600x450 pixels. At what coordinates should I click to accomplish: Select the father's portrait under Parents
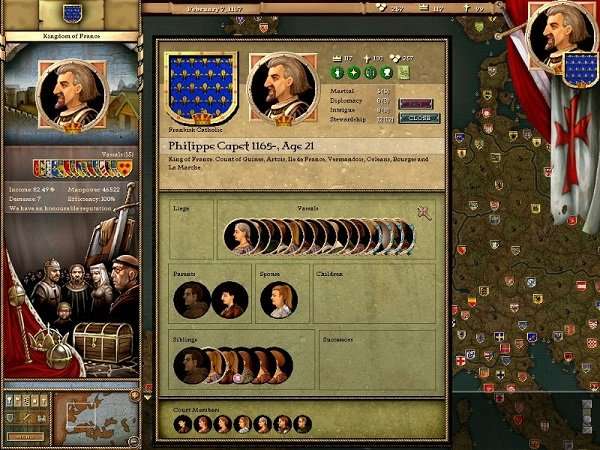tap(191, 300)
